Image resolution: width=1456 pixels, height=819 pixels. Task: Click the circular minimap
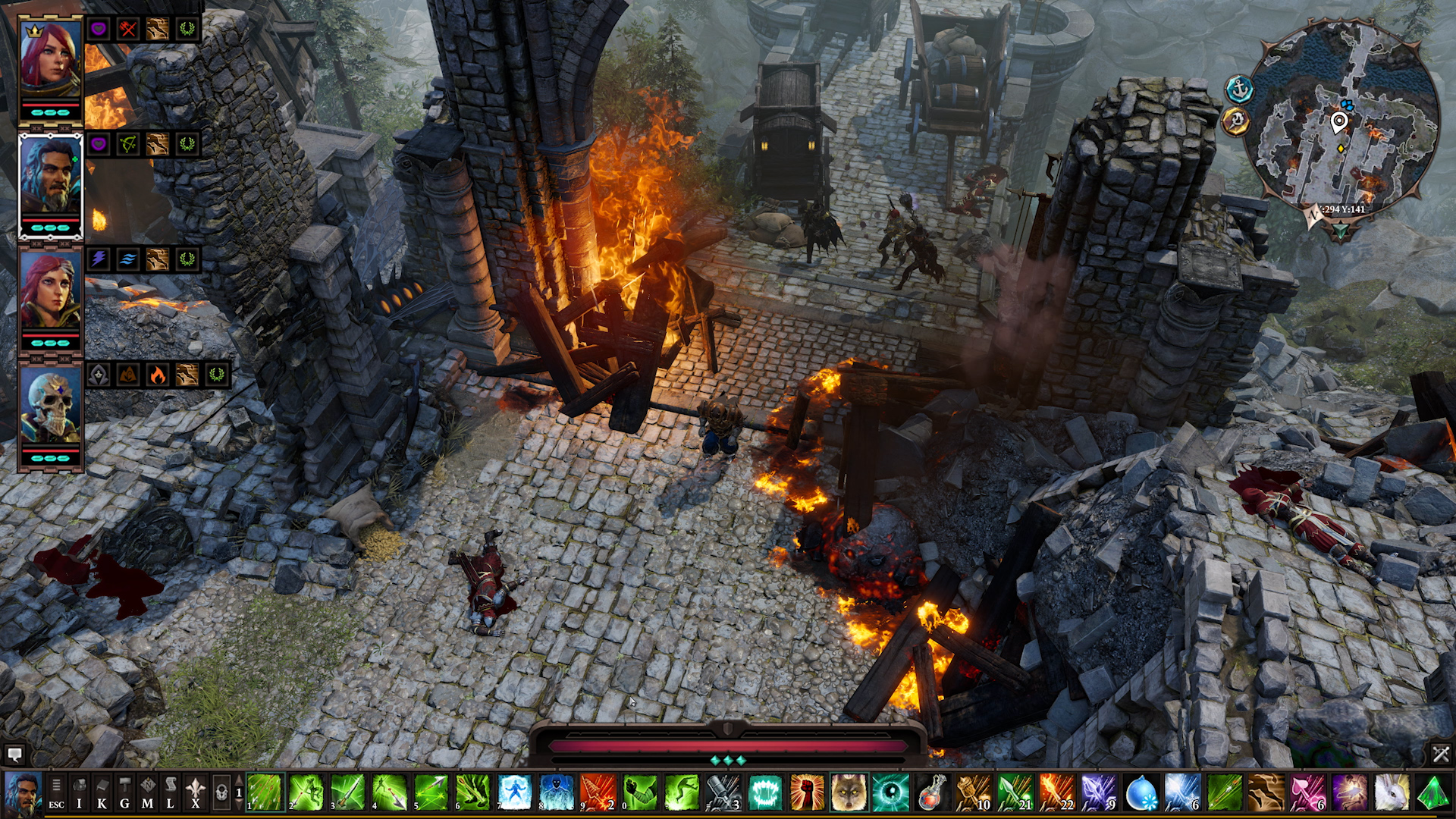(x=1341, y=121)
